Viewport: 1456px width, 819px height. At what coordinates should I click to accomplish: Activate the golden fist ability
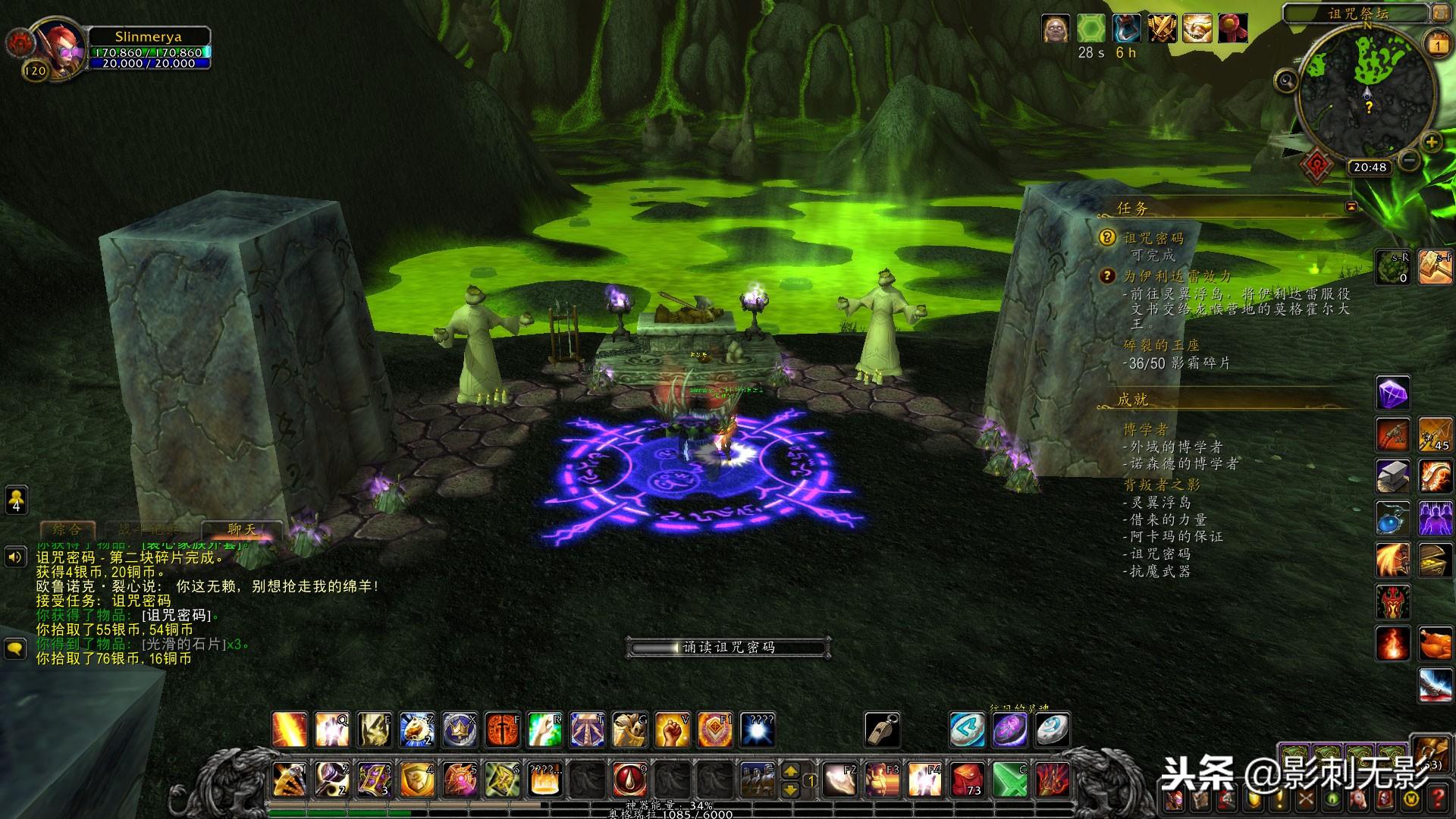pyautogui.click(x=672, y=730)
